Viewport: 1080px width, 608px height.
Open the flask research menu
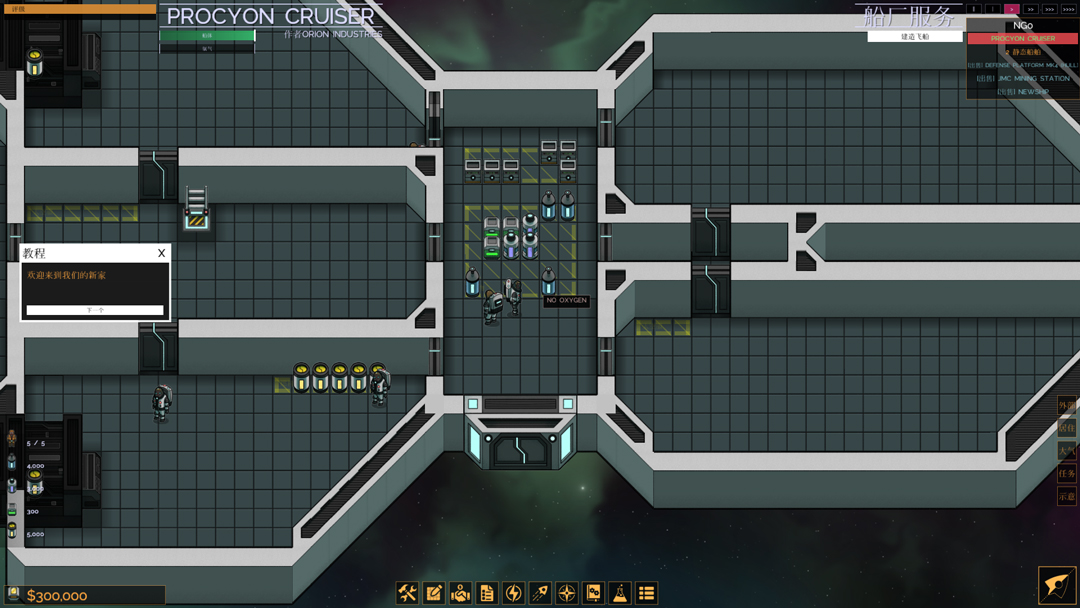pyautogui.click(x=620, y=593)
